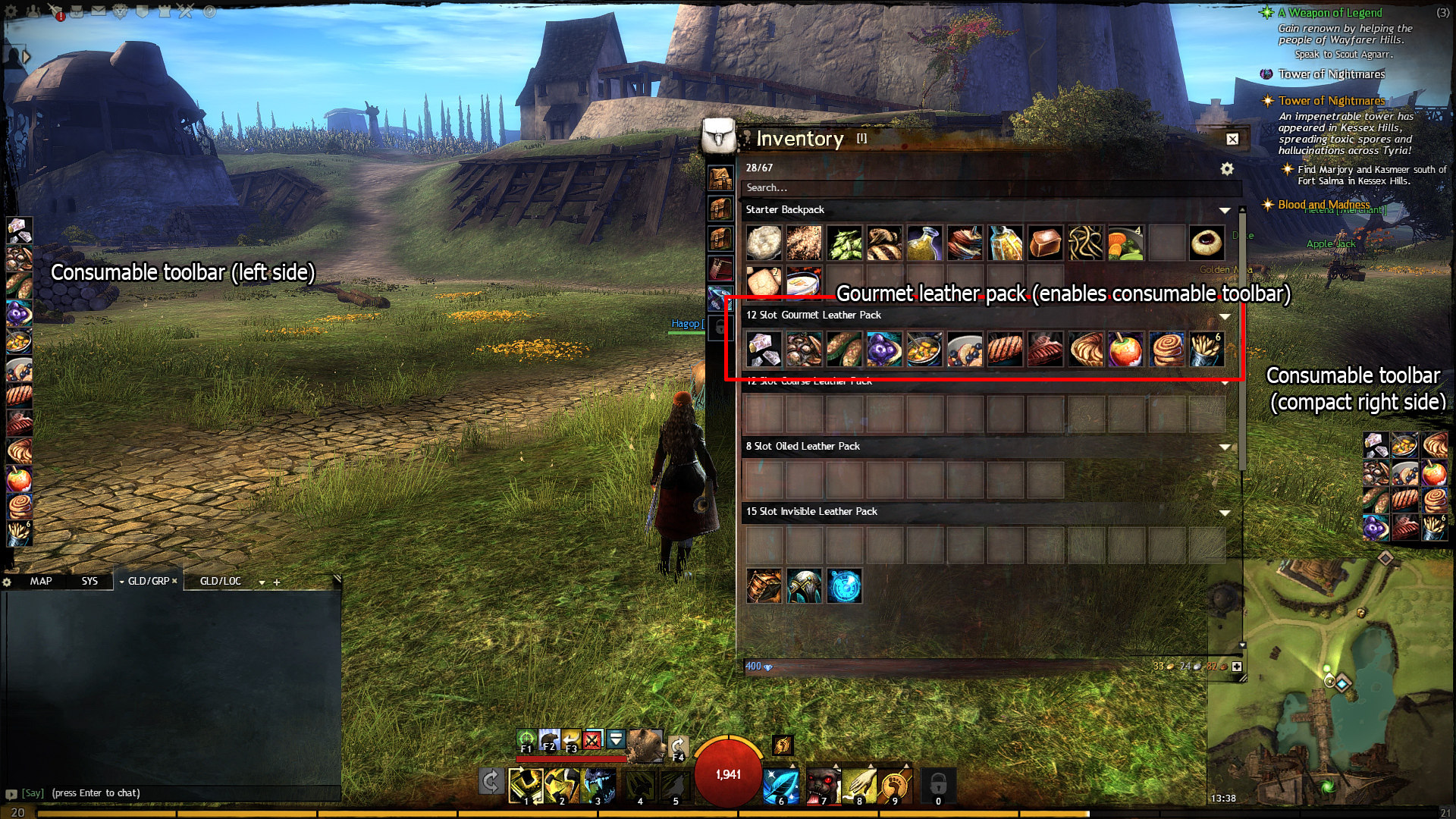Screen dimensions: 1456x819
Task: Collapse the 15 Slot Invisible Leather Pack
Action: [1224, 513]
